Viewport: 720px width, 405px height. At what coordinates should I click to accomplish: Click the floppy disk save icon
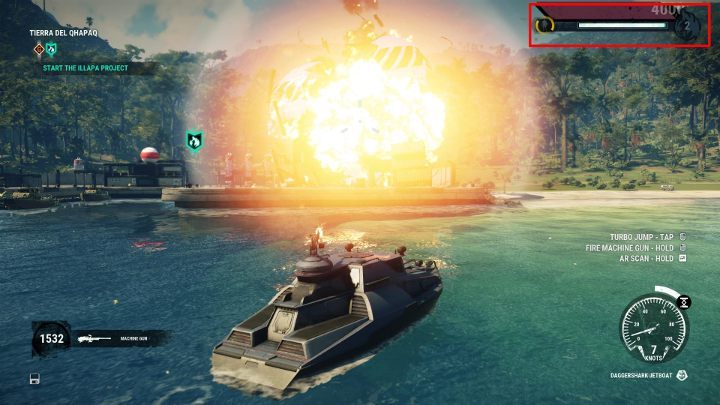click(x=35, y=379)
